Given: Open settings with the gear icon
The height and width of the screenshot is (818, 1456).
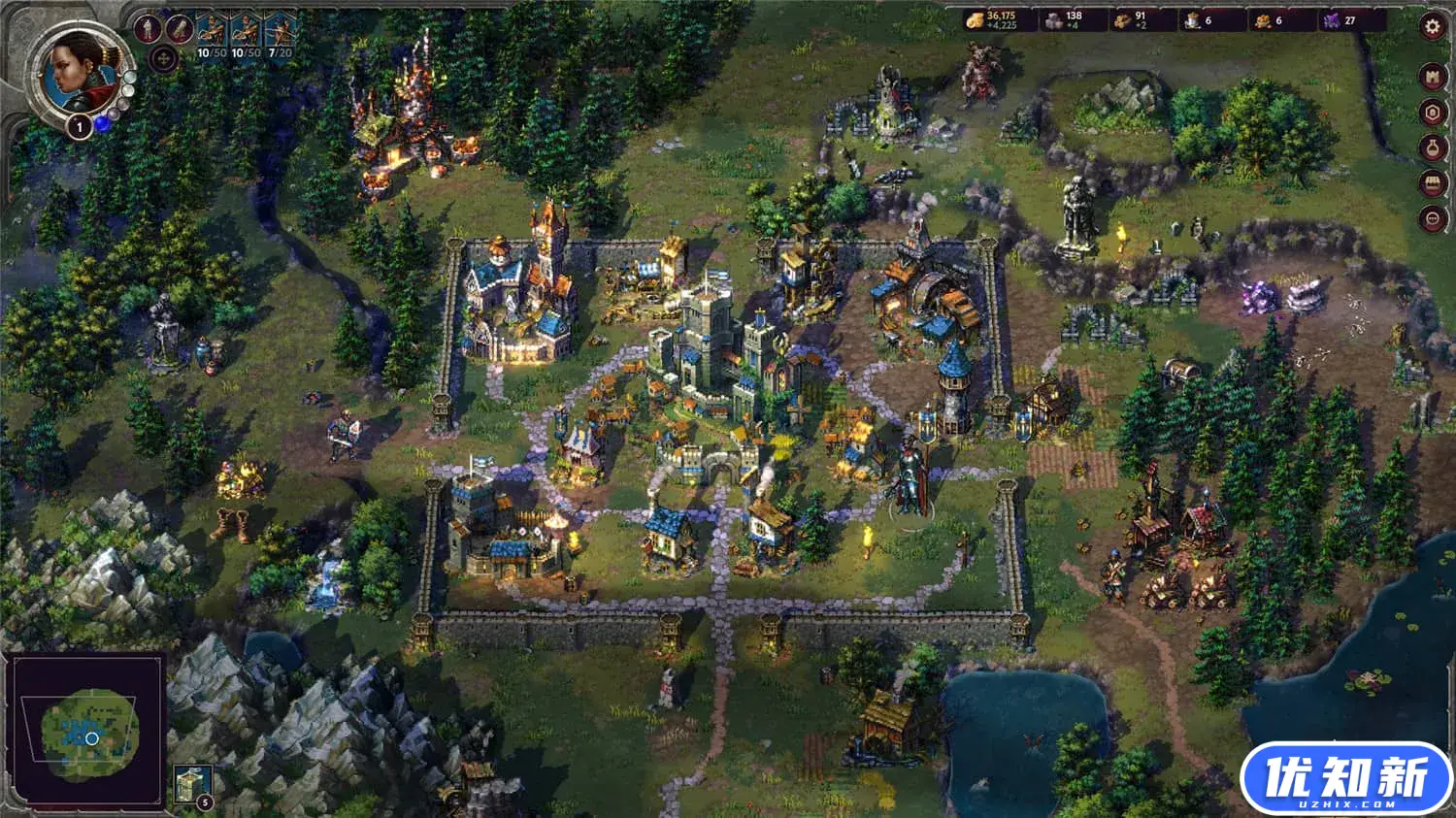Looking at the screenshot, I should pyautogui.click(x=1433, y=27).
